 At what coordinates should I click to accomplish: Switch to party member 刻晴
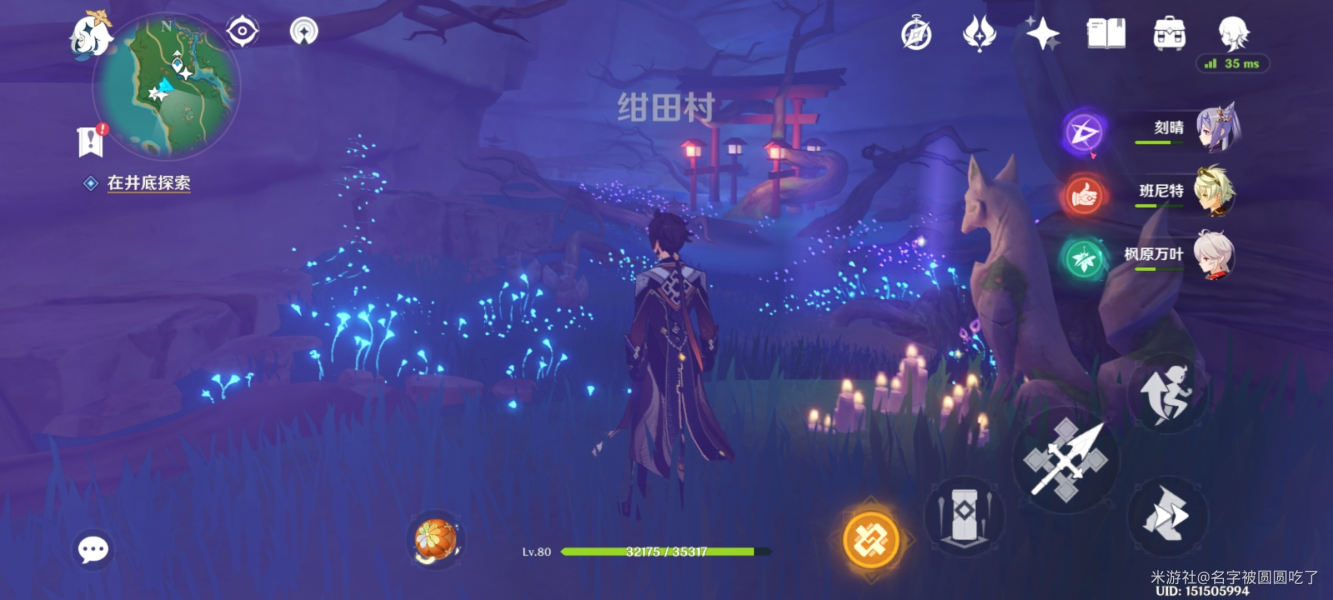tap(1215, 130)
